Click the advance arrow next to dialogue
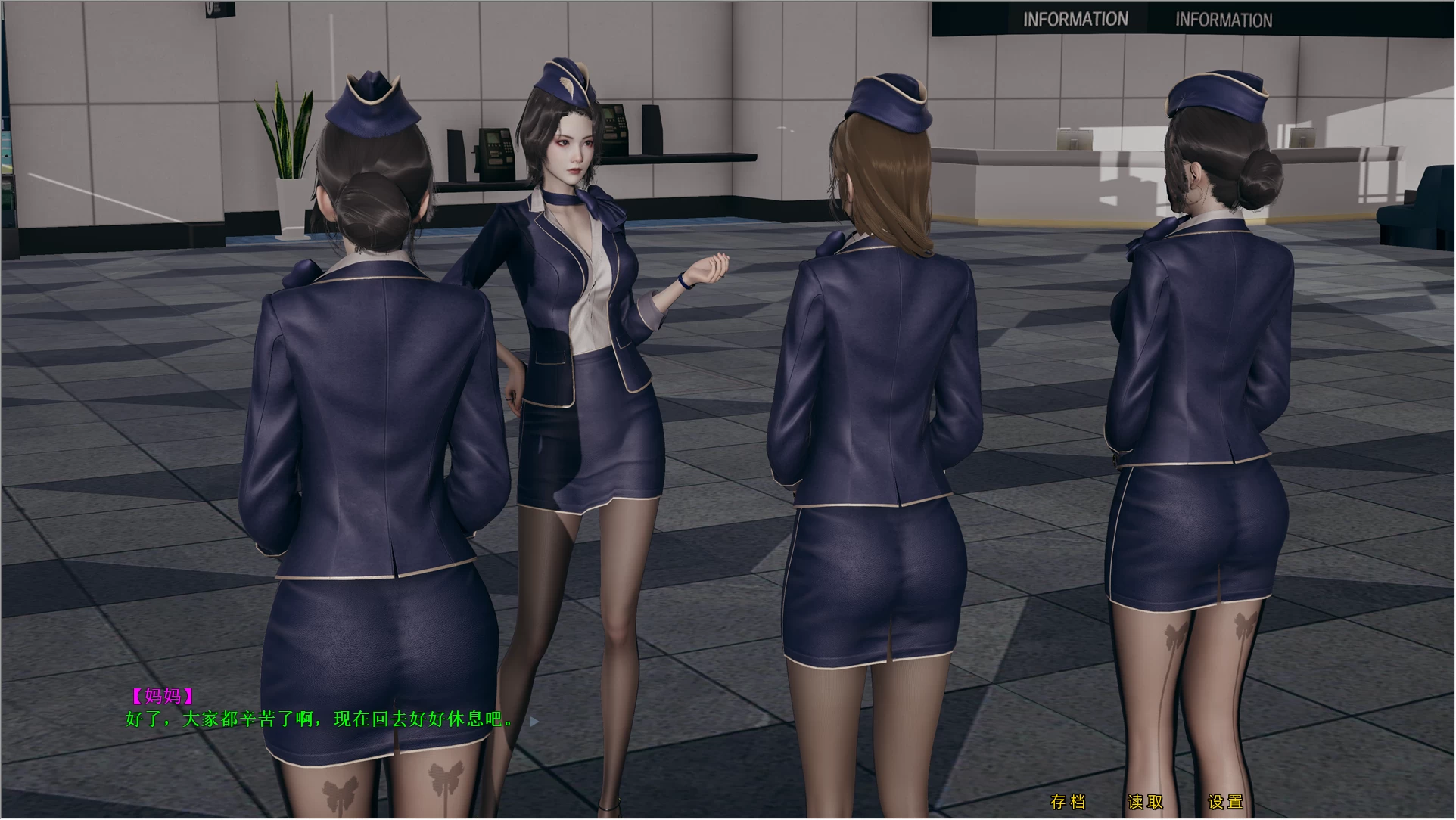The image size is (1456, 820). click(535, 721)
